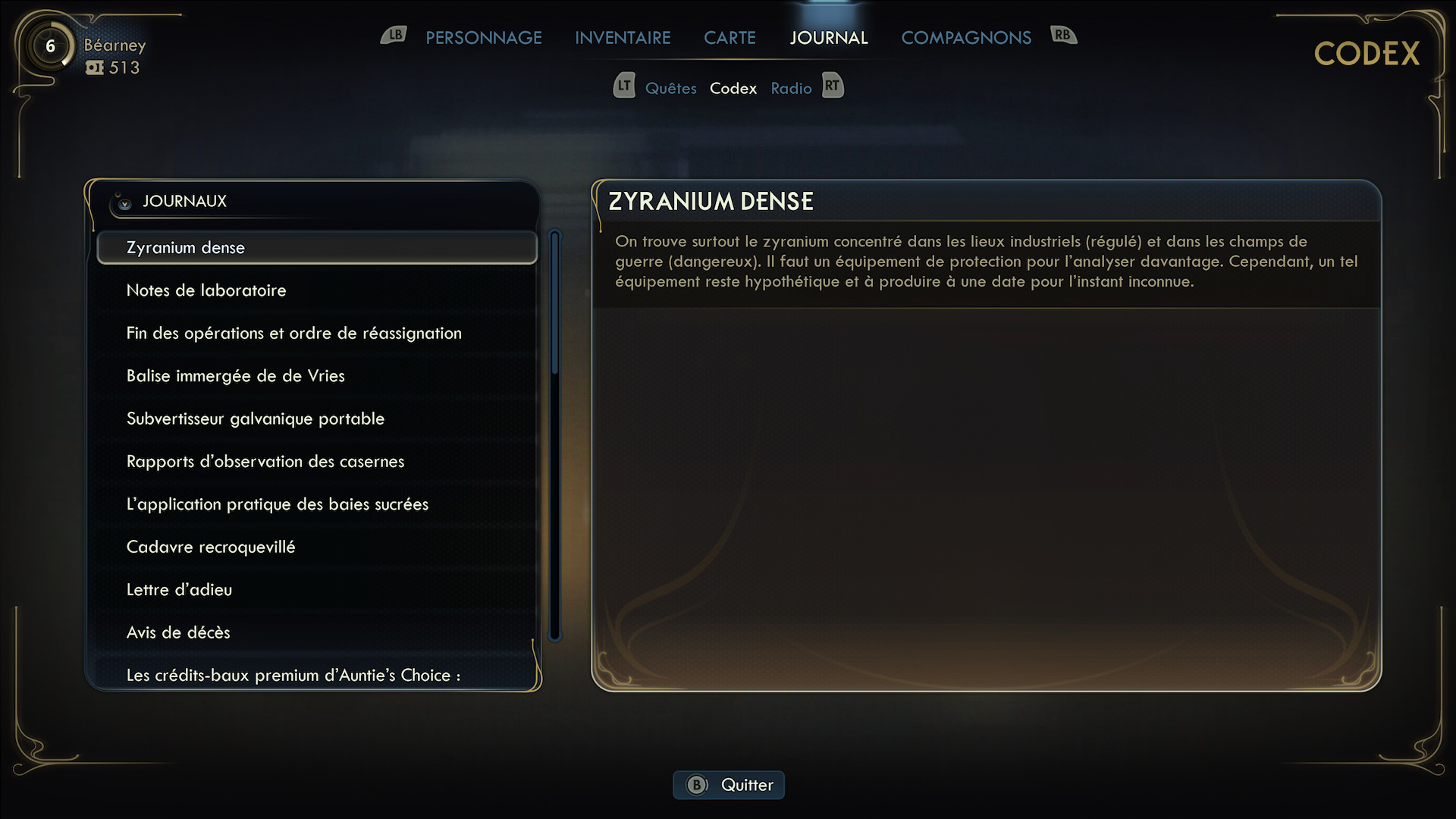The height and width of the screenshot is (819, 1456).
Task: Go to the Carte tab
Action: tap(730, 38)
